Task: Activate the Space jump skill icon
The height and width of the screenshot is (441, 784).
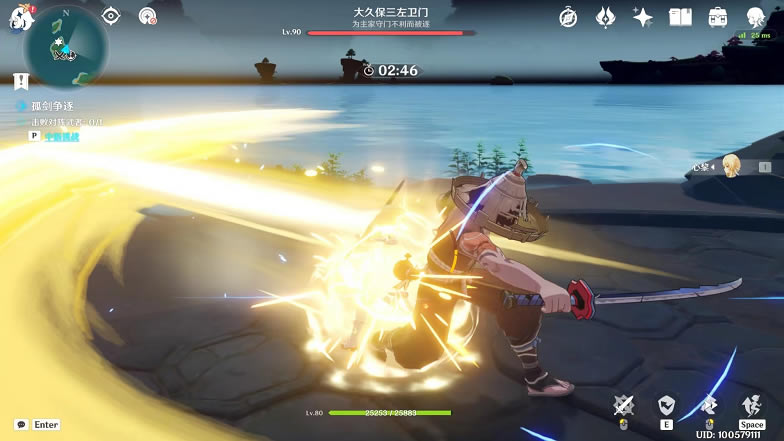Action: point(752,405)
